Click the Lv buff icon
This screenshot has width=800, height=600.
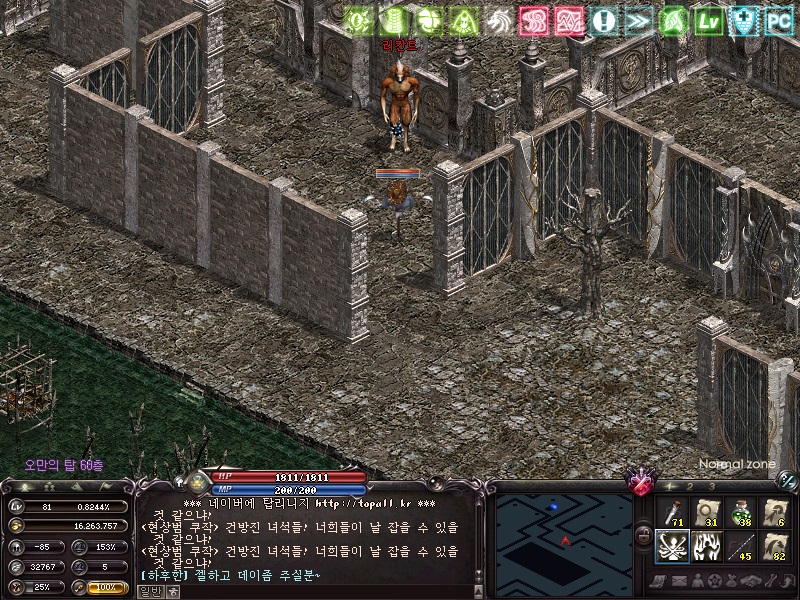(x=709, y=21)
